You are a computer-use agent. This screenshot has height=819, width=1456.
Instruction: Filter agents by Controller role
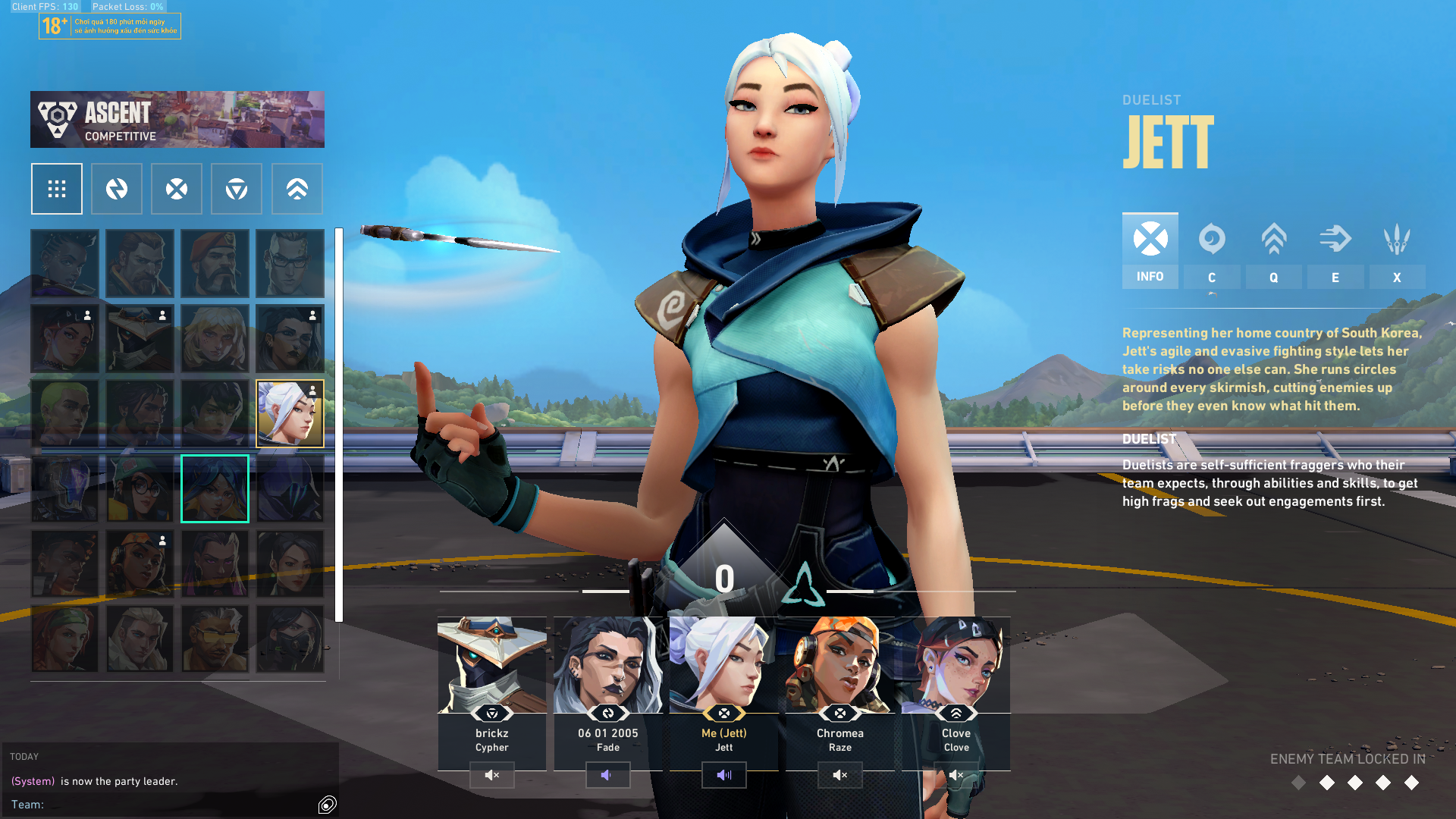(297, 189)
